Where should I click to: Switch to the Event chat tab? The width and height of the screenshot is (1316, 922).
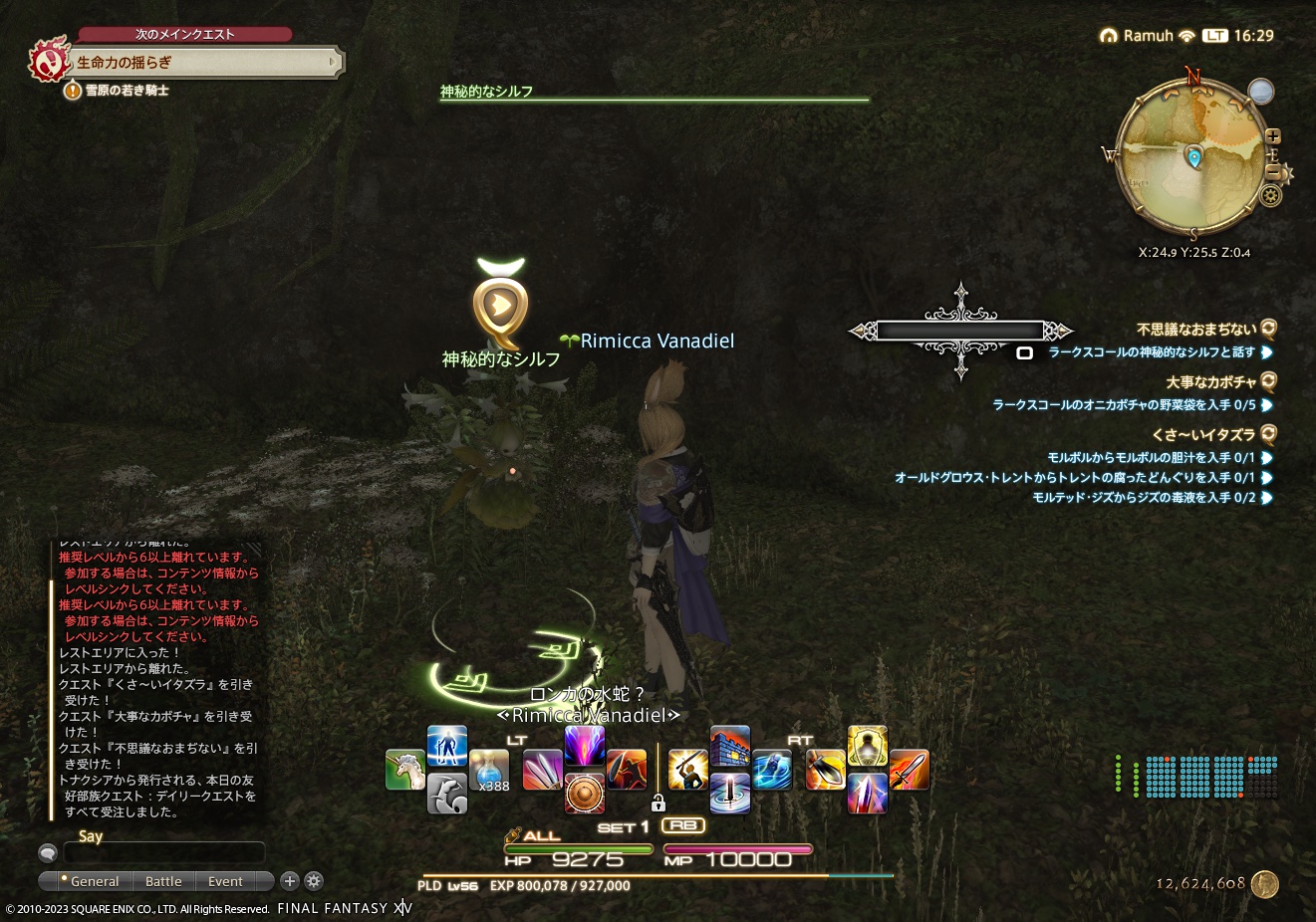pyautogui.click(x=224, y=881)
